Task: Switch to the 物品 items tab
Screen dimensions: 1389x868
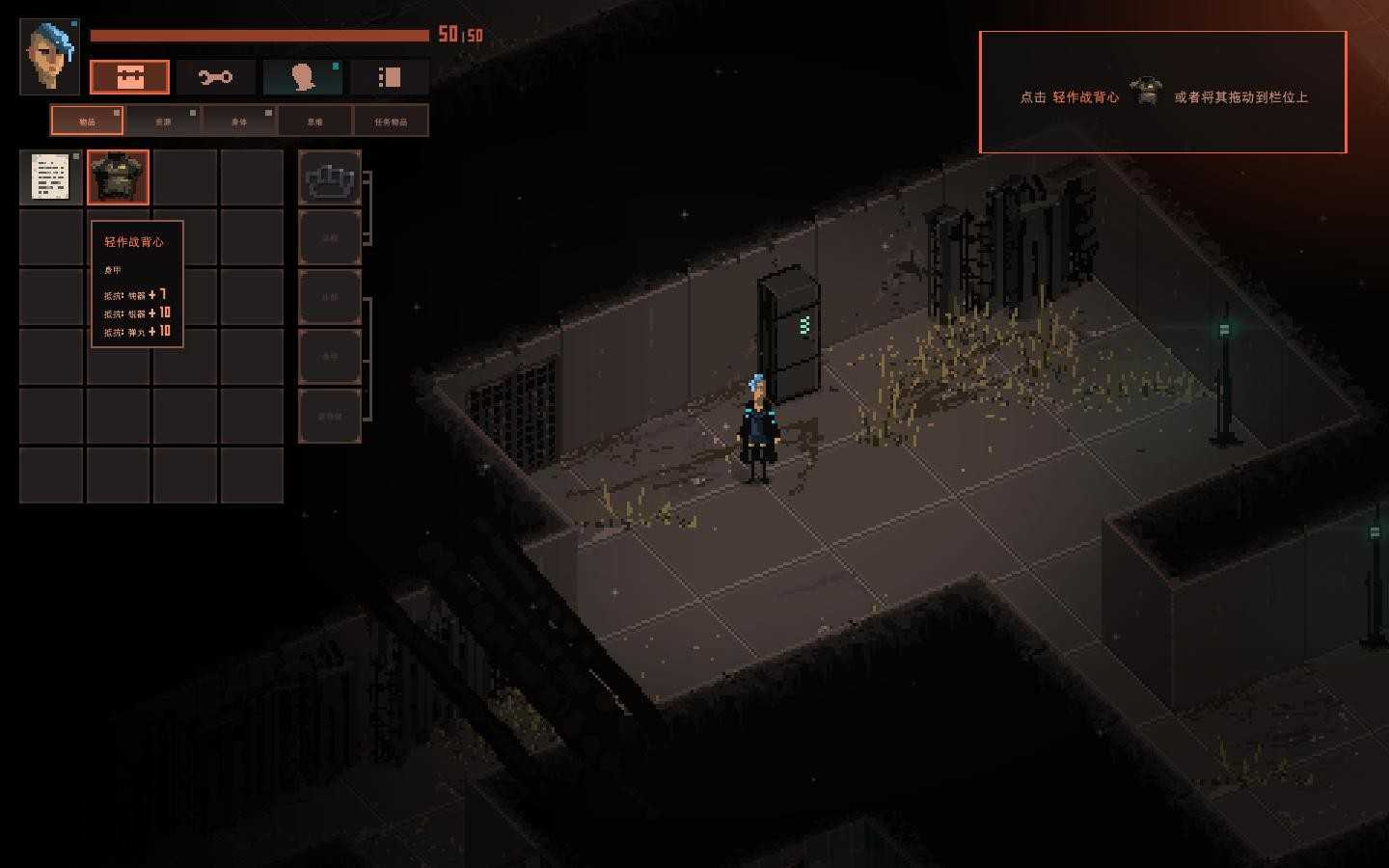Action: pos(87,122)
